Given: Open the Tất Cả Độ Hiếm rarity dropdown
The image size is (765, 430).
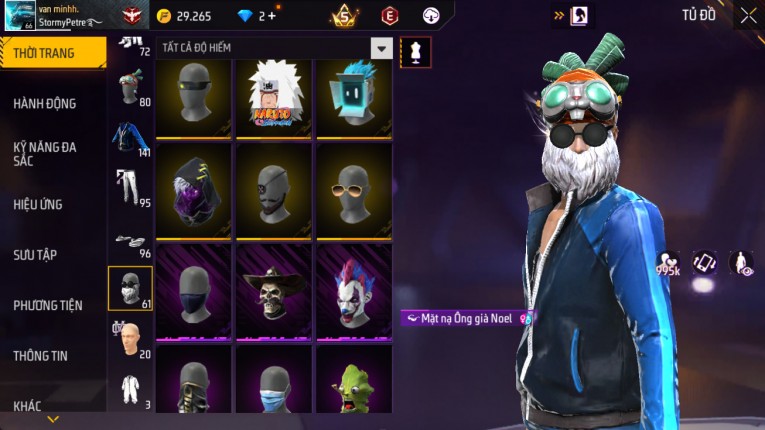Looking at the screenshot, I should [381, 48].
